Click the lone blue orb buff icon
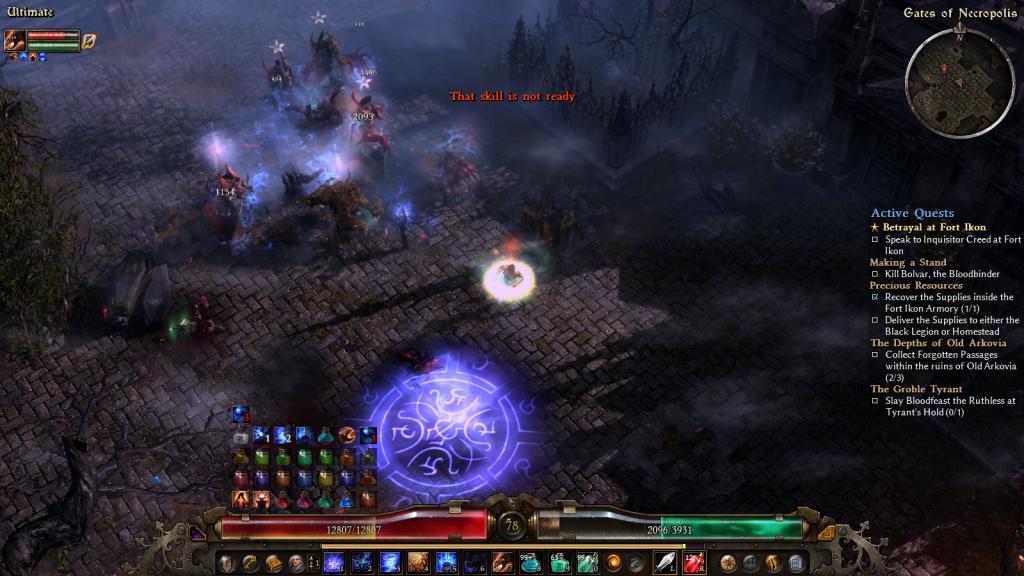 pyautogui.click(x=240, y=414)
